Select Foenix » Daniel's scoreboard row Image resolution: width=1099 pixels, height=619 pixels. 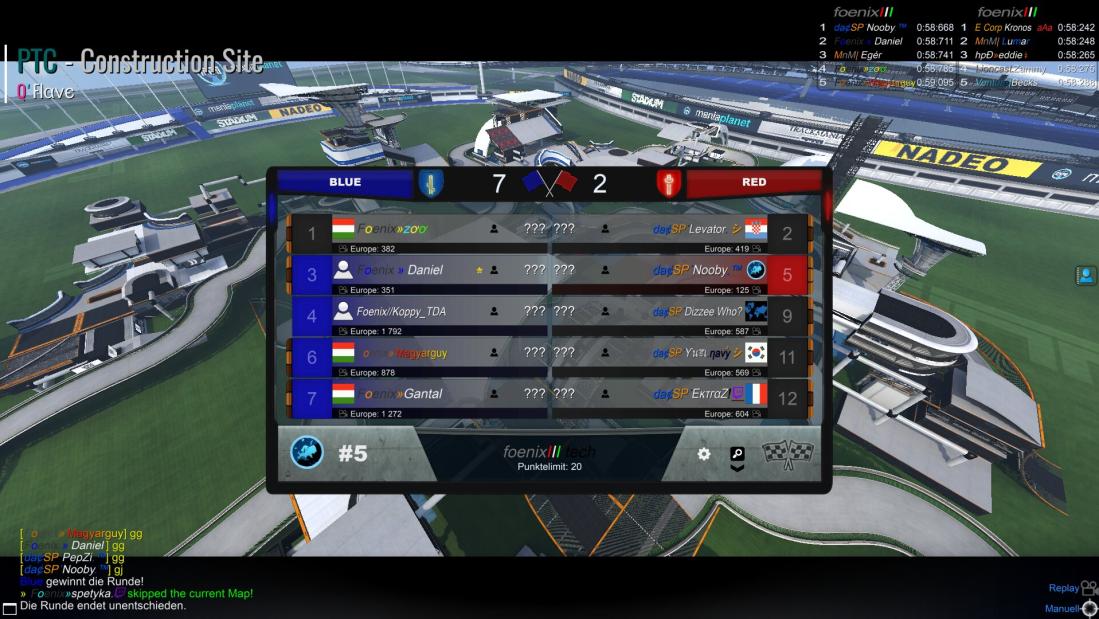[x=417, y=275]
